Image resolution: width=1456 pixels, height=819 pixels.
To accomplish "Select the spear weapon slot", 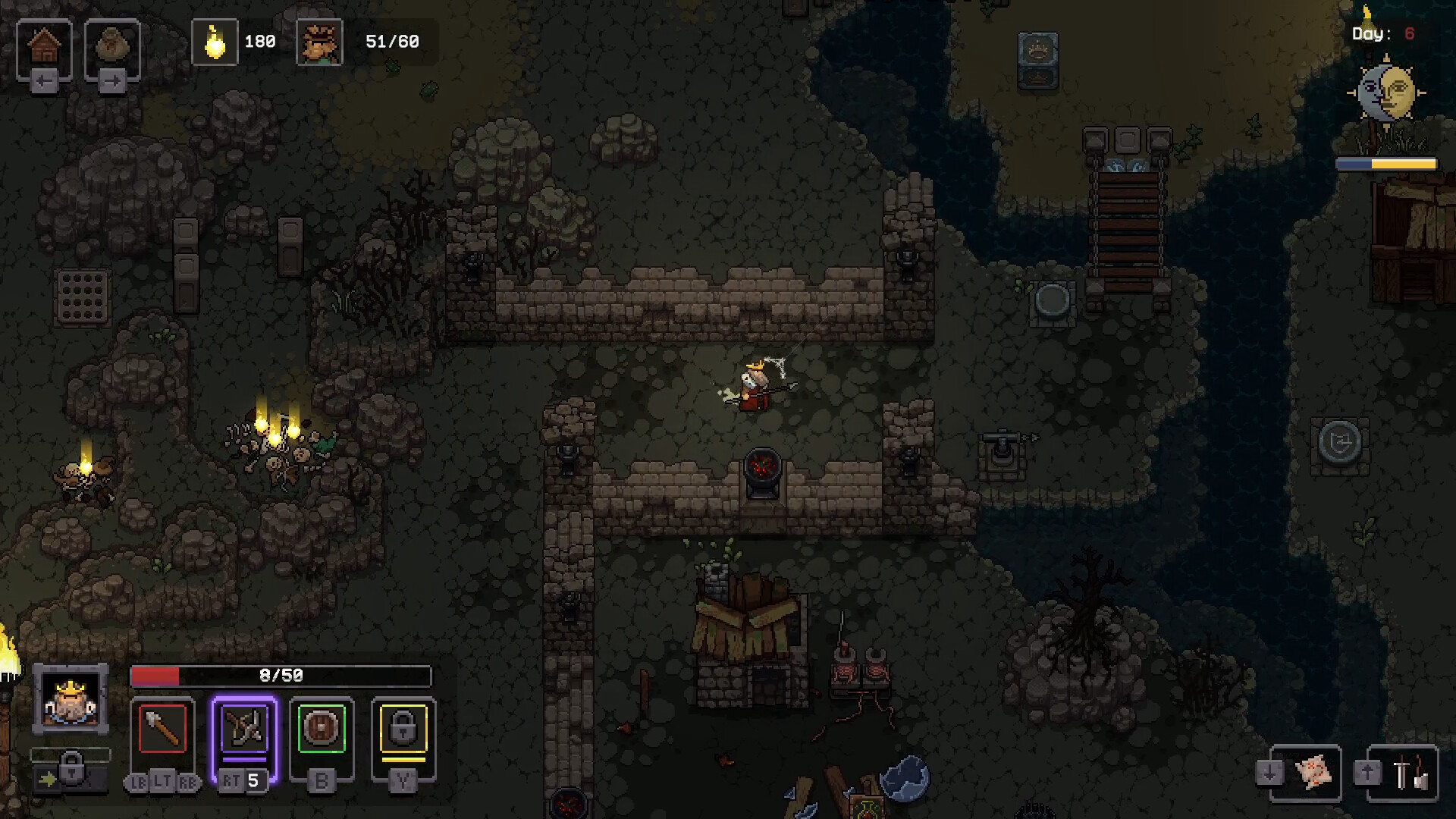I will [162, 729].
